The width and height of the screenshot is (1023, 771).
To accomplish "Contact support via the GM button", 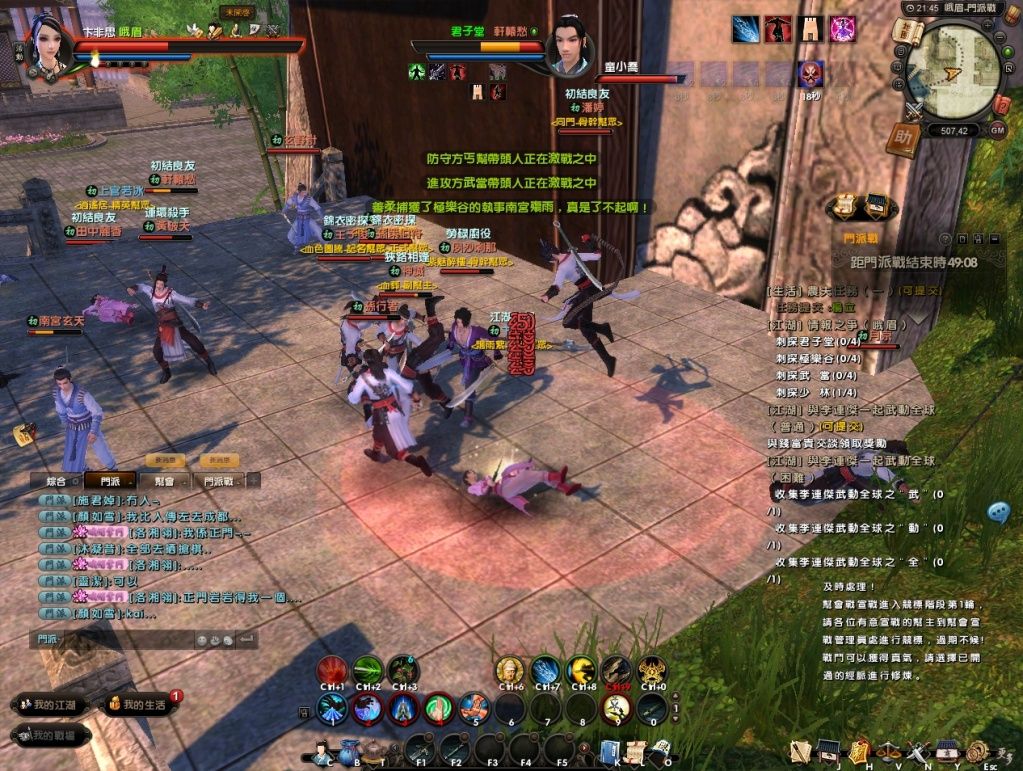I will (x=997, y=130).
